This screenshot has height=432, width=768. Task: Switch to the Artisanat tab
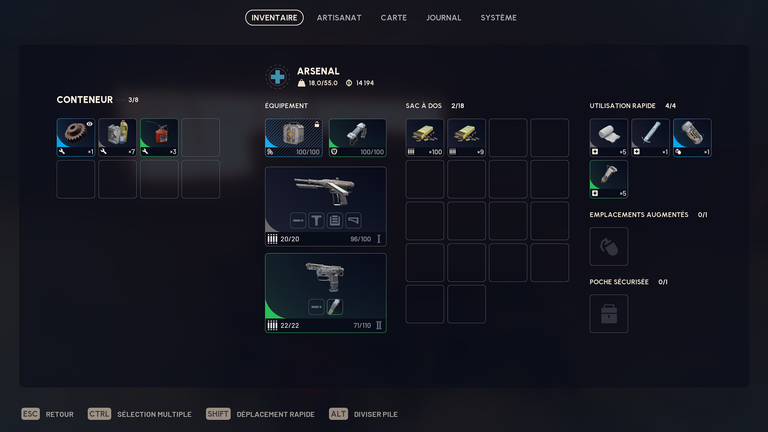click(x=339, y=18)
